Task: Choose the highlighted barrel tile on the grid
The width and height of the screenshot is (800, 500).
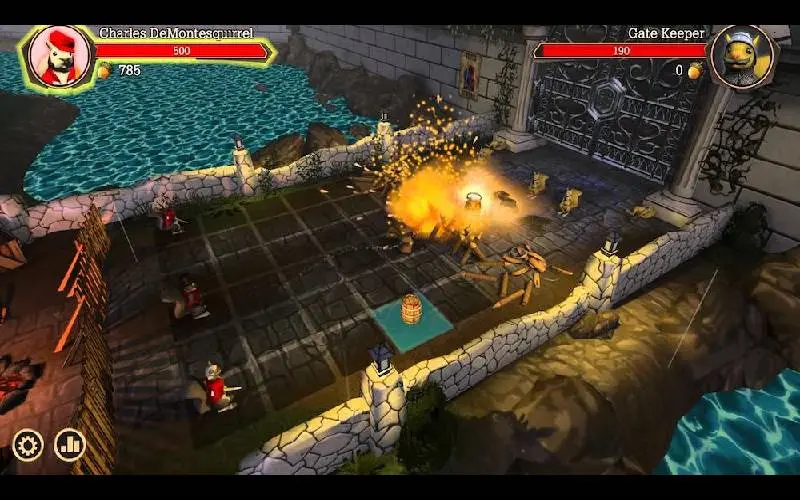Action: [412, 317]
